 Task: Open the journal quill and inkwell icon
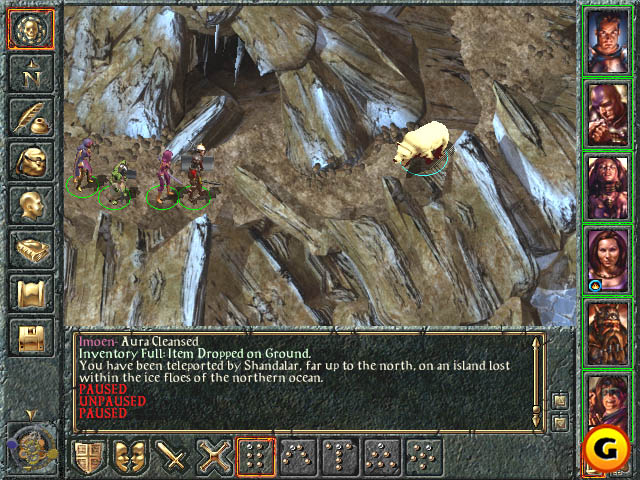(x=29, y=118)
